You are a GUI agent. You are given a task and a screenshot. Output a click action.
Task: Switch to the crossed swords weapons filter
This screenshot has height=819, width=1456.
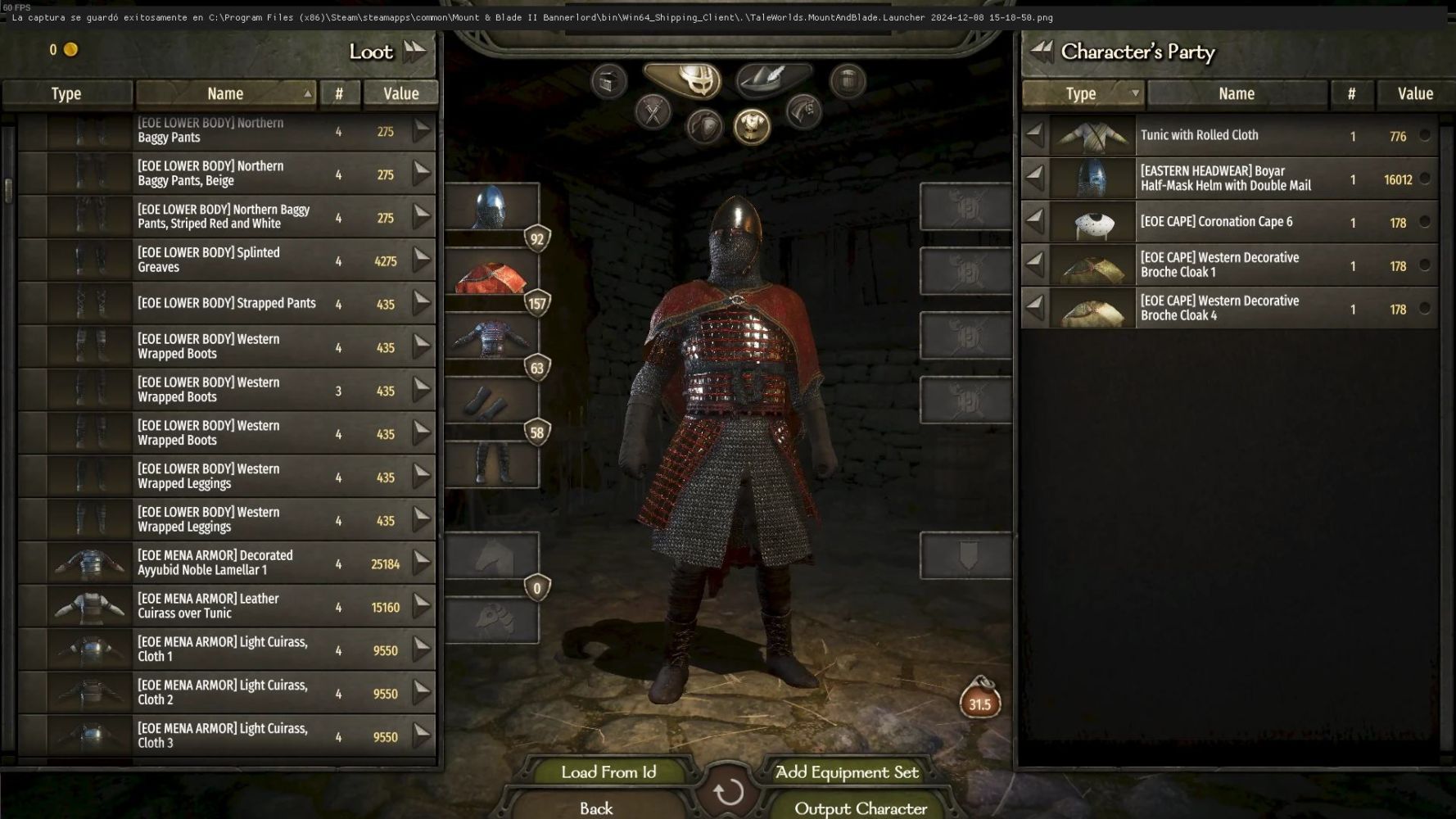click(x=653, y=112)
